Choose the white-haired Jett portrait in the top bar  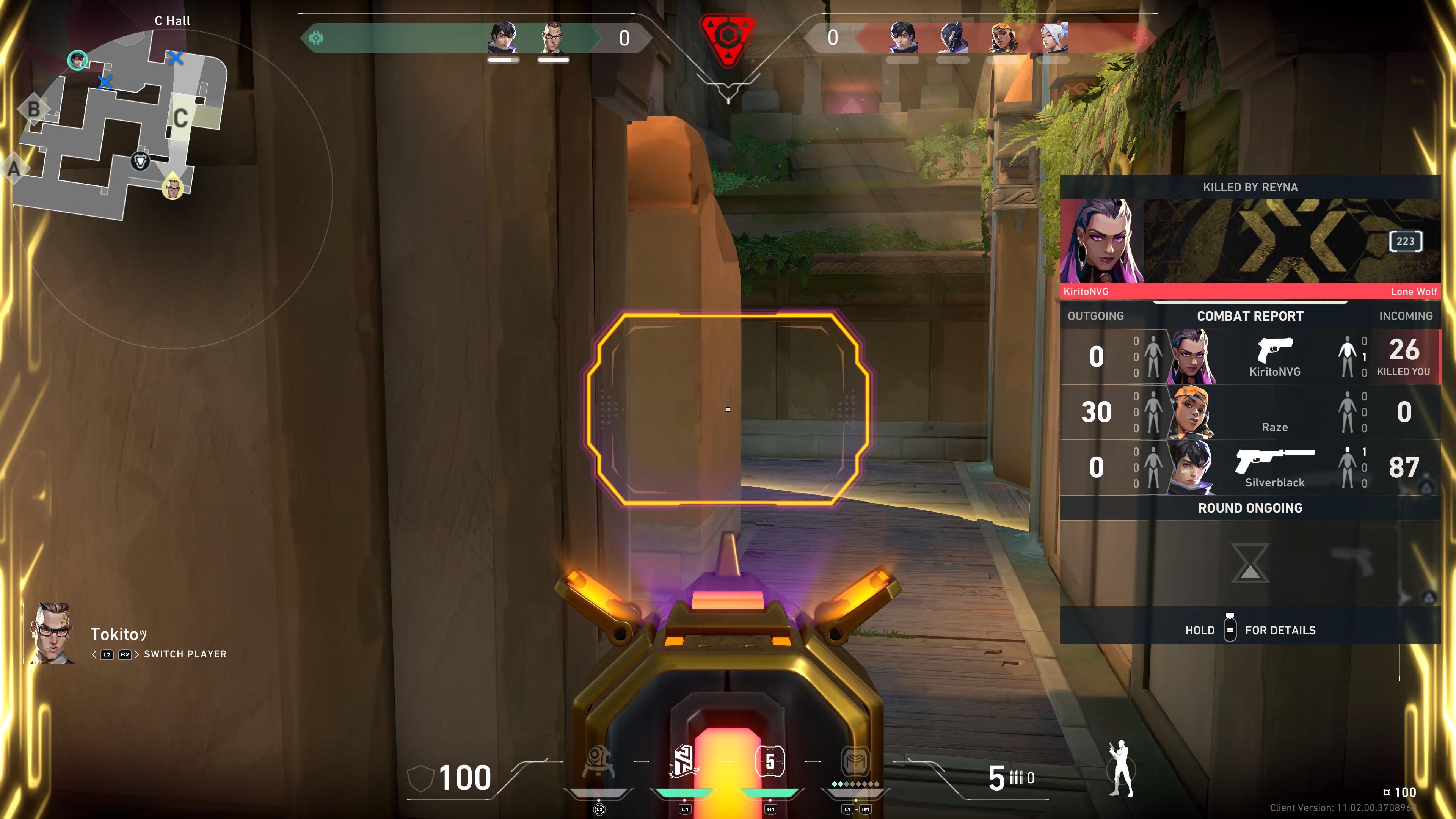(x=1054, y=38)
